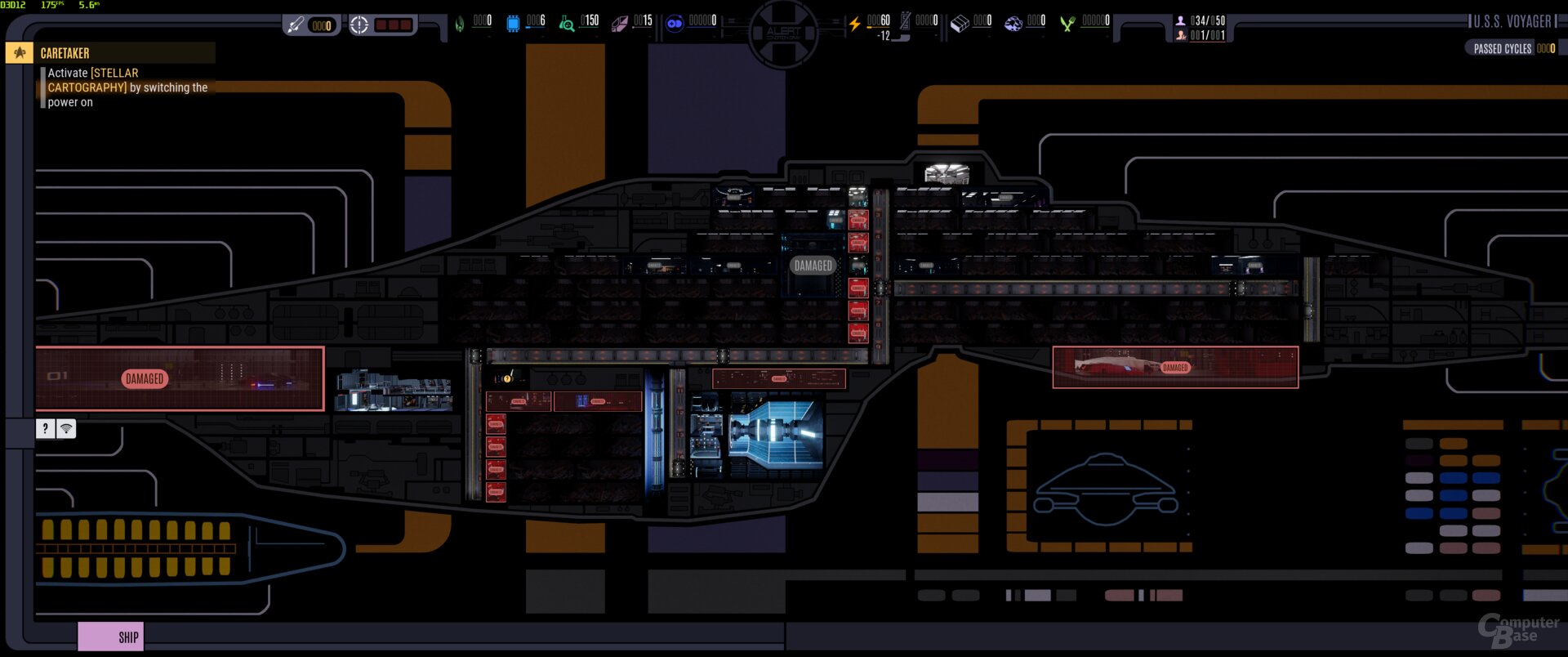Click the blue processor chip resource icon
The image size is (1568, 657).
[513, 24]
